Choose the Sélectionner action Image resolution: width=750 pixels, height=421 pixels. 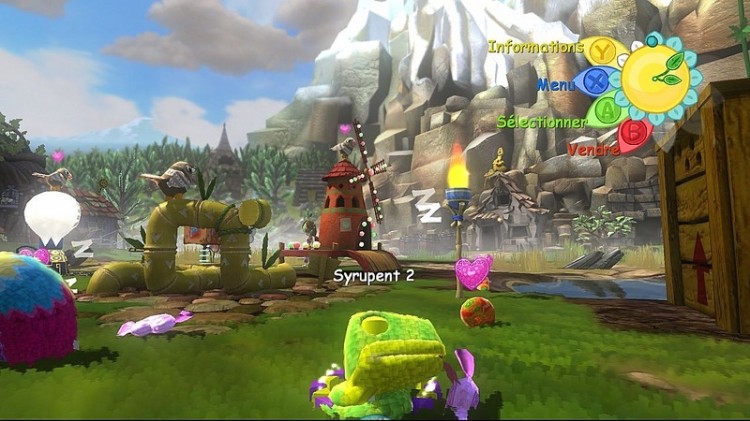click(606, 110)
